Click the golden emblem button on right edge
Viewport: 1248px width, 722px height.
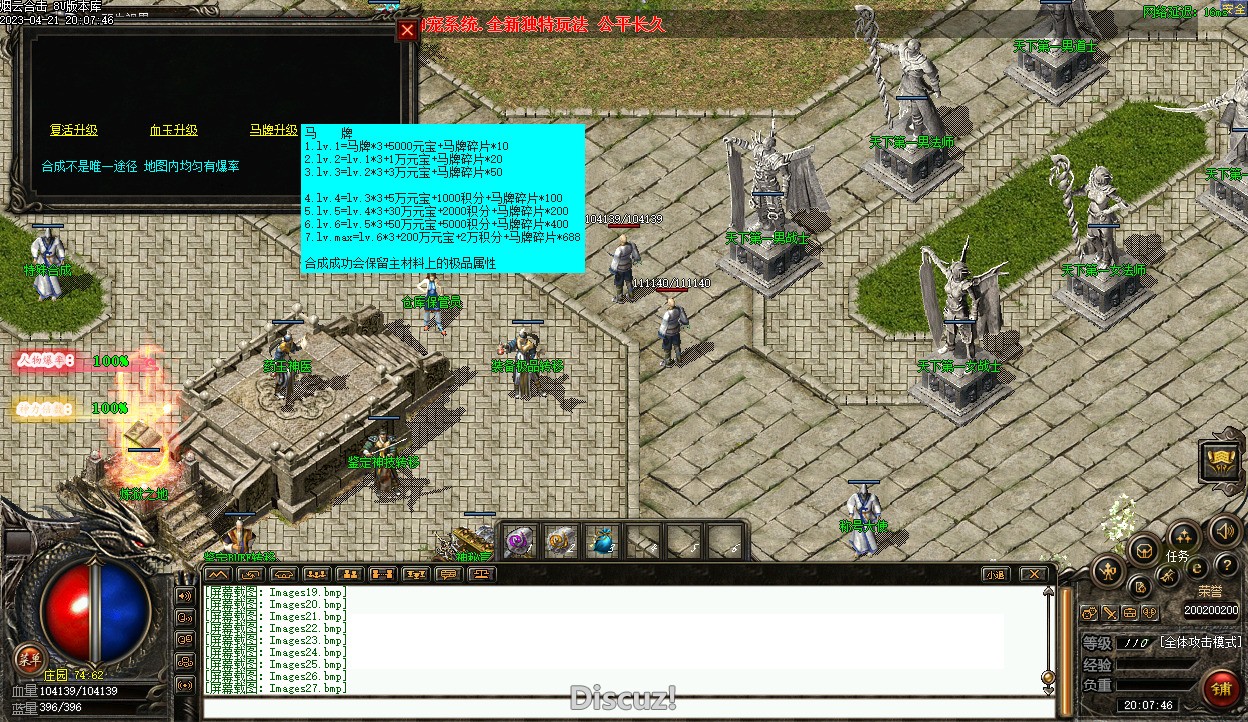(1221, 461)
